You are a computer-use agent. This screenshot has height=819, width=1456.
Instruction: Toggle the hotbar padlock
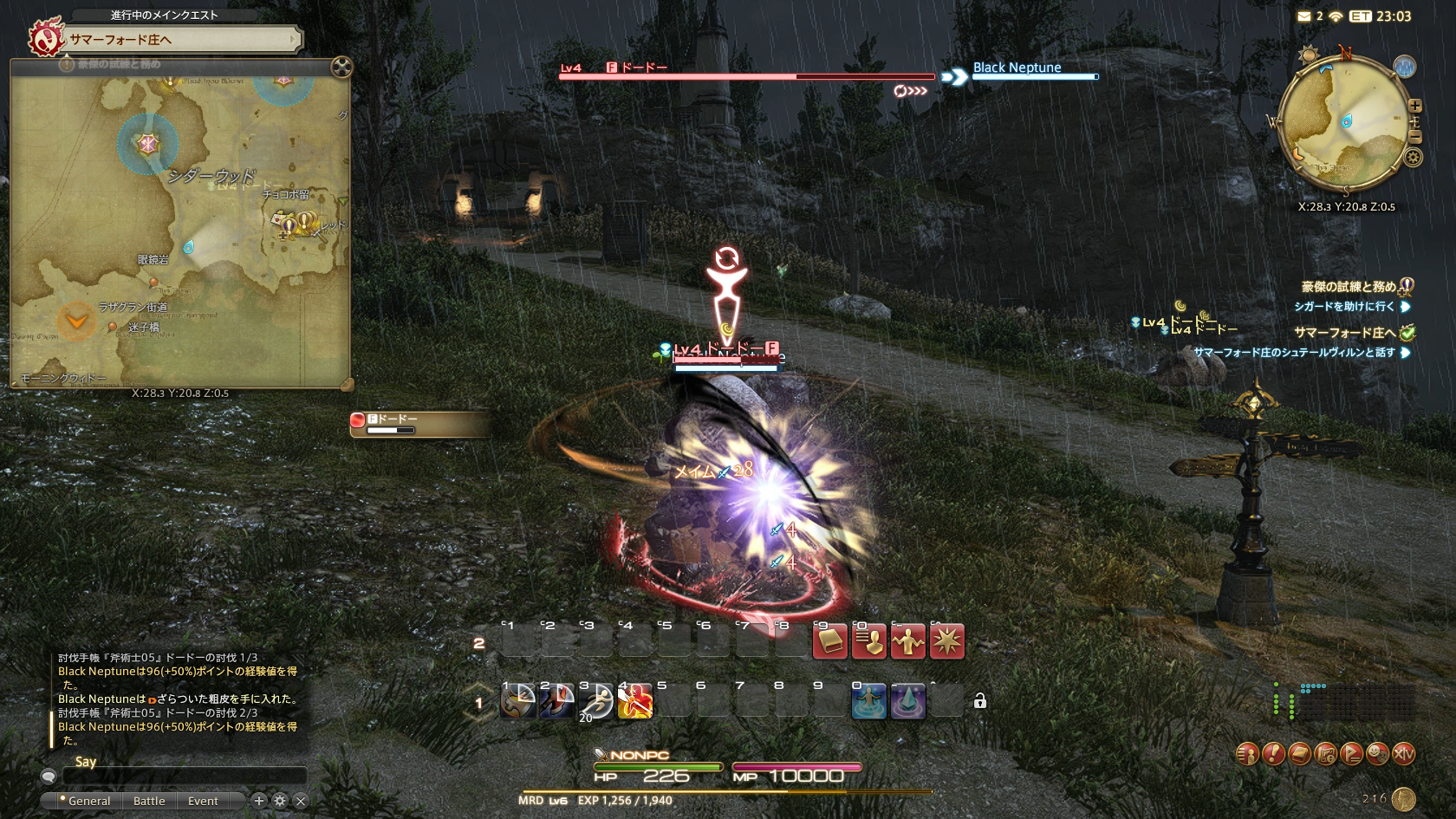pyautogui.click(x=980, y=701)
